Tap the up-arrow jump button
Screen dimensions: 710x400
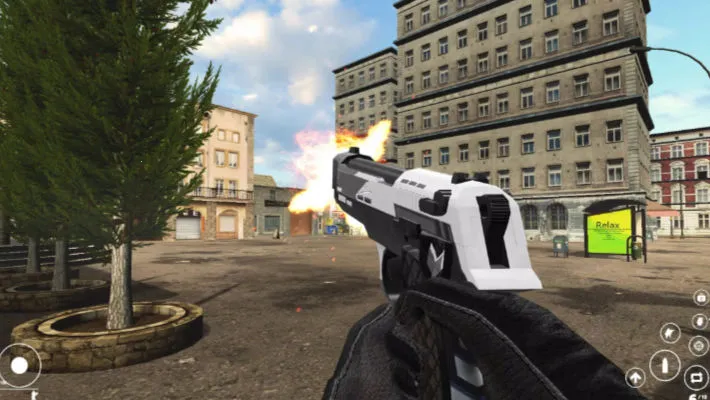[636, 377]
